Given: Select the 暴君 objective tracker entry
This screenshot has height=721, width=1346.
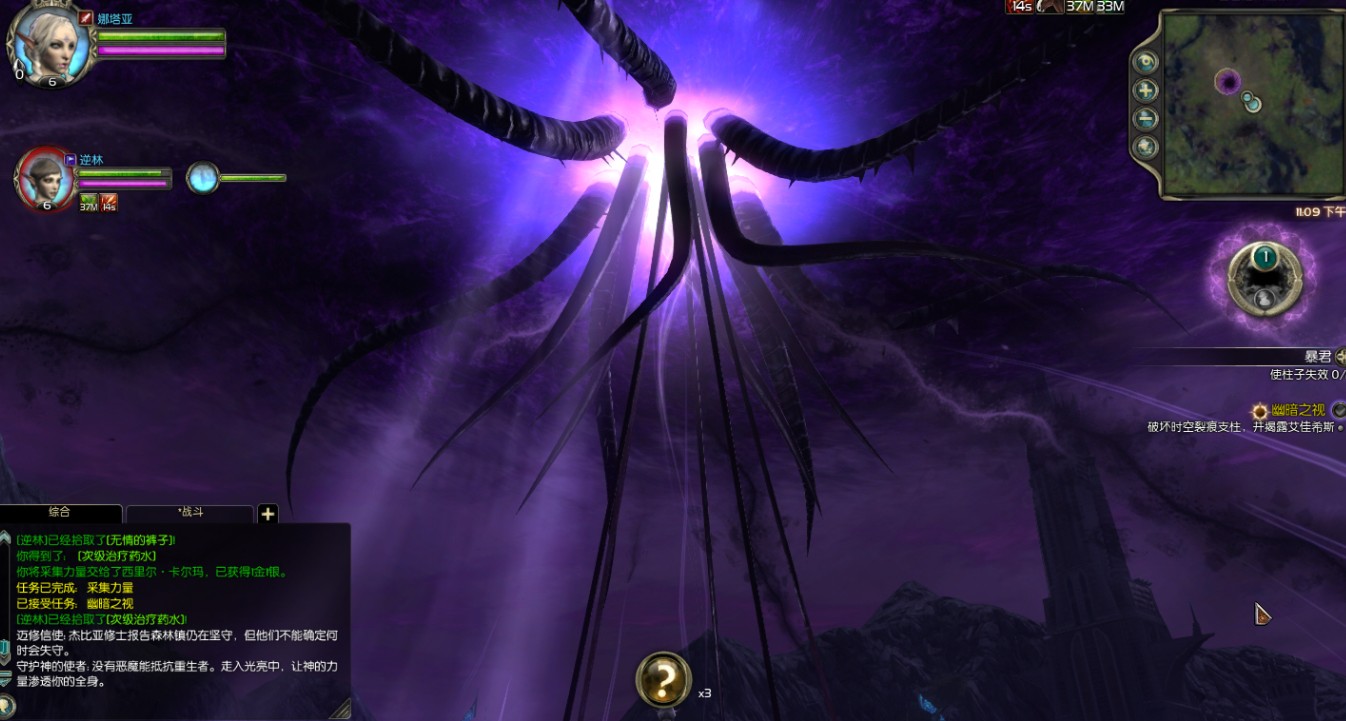Looking at the screenshot, I should tap(1318, 356).
